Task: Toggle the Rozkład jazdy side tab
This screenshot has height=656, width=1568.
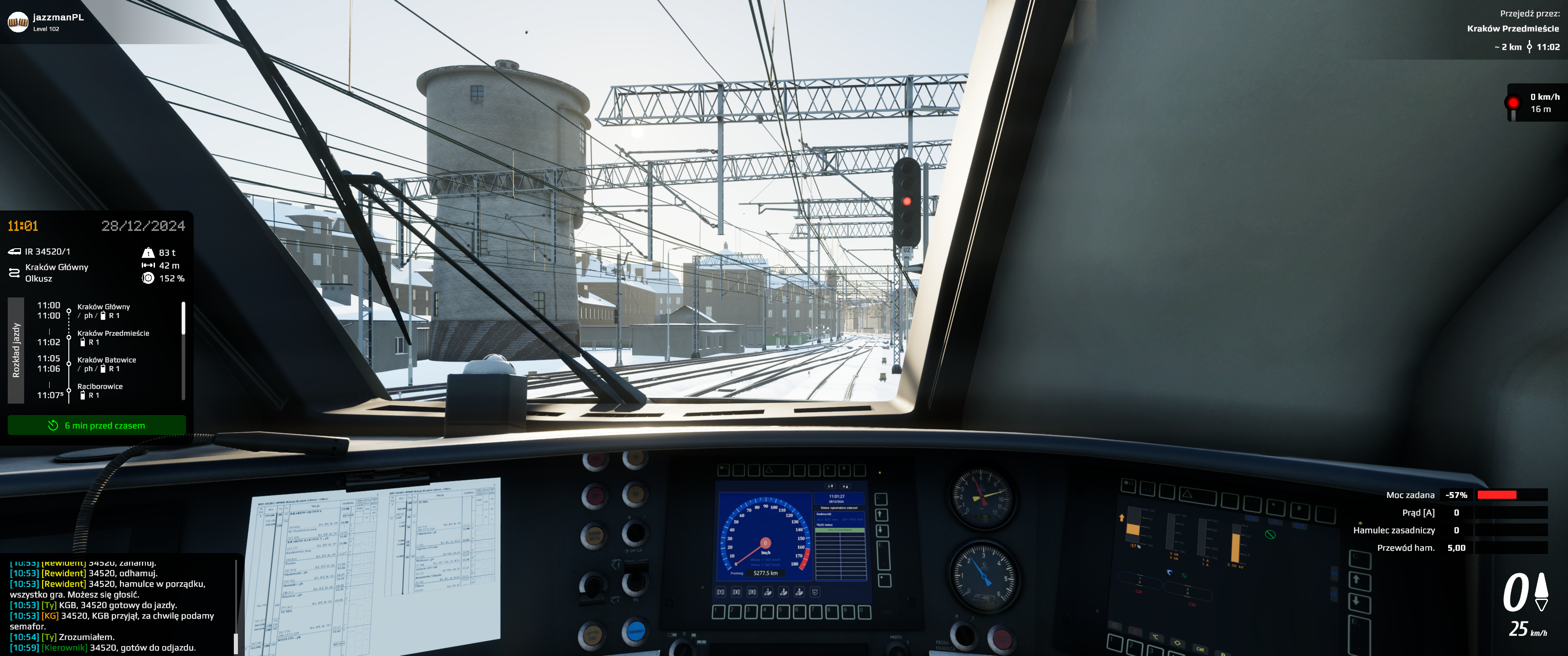Action: tap(16, 350)
